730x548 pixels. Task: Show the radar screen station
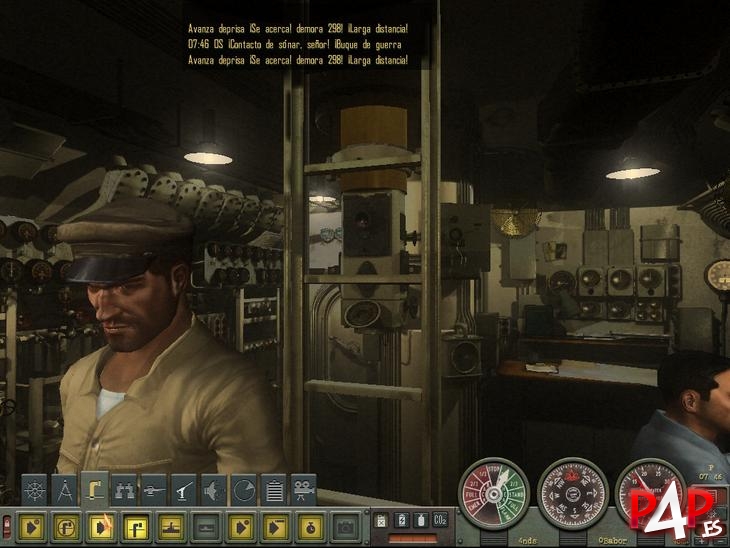(244, 490)
